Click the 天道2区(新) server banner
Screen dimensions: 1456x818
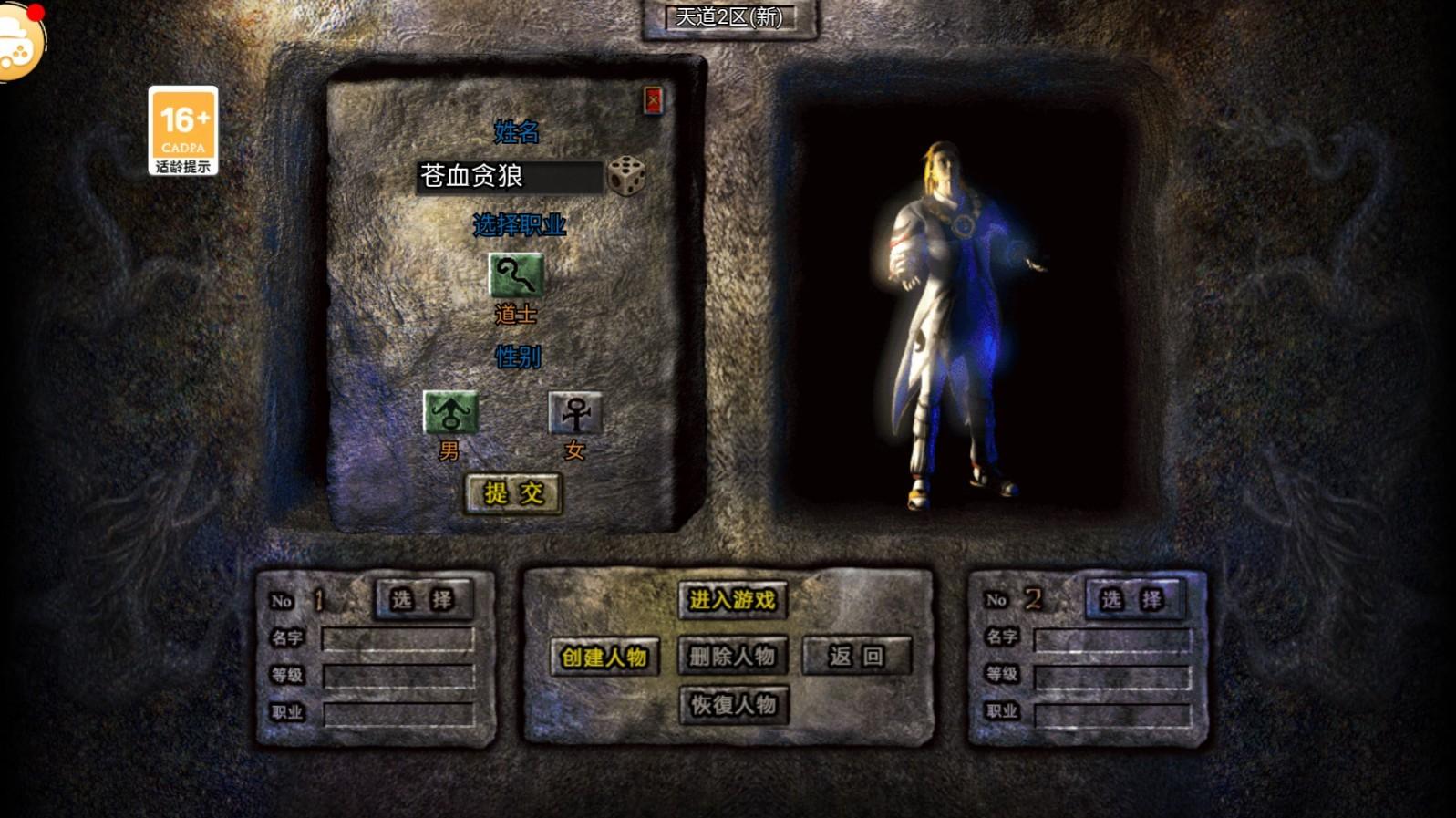click(729, 18)
